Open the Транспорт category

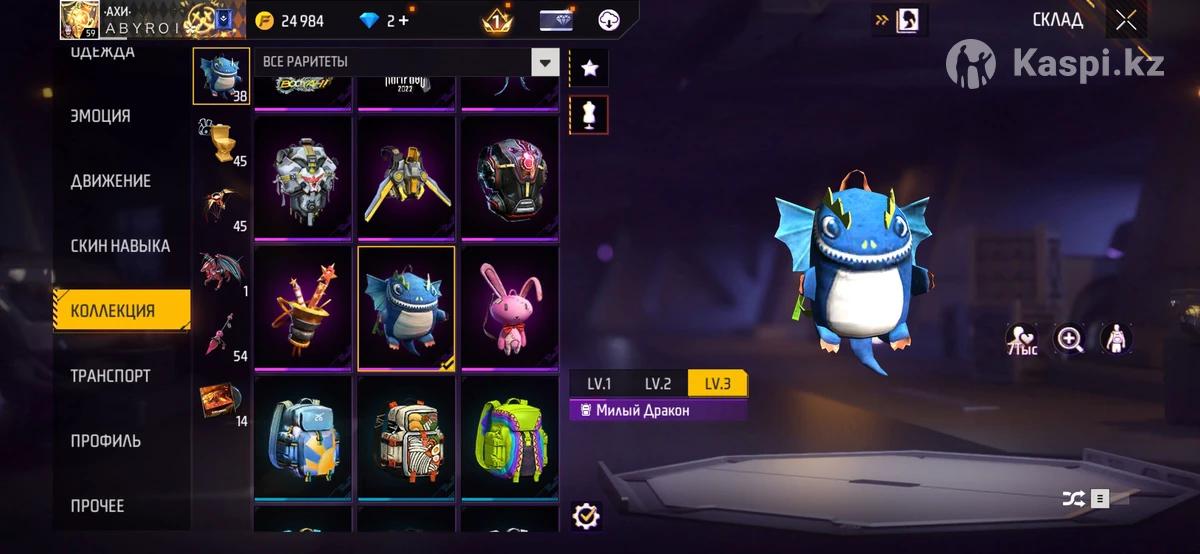coord(111,376)
